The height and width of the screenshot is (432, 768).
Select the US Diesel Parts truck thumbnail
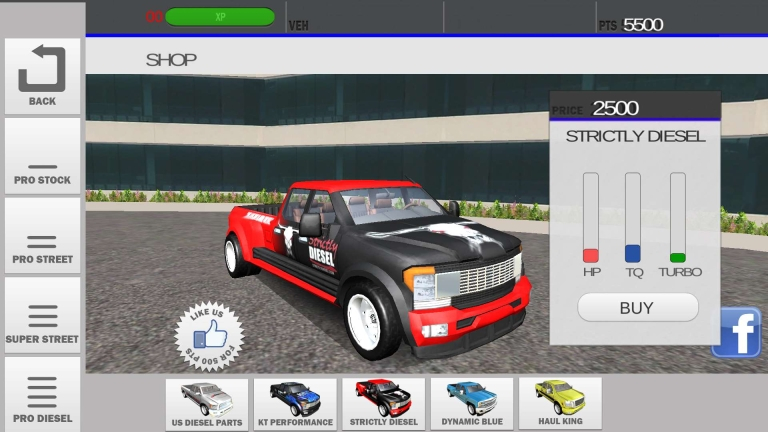pyautogui.click(x=207, y=404)
